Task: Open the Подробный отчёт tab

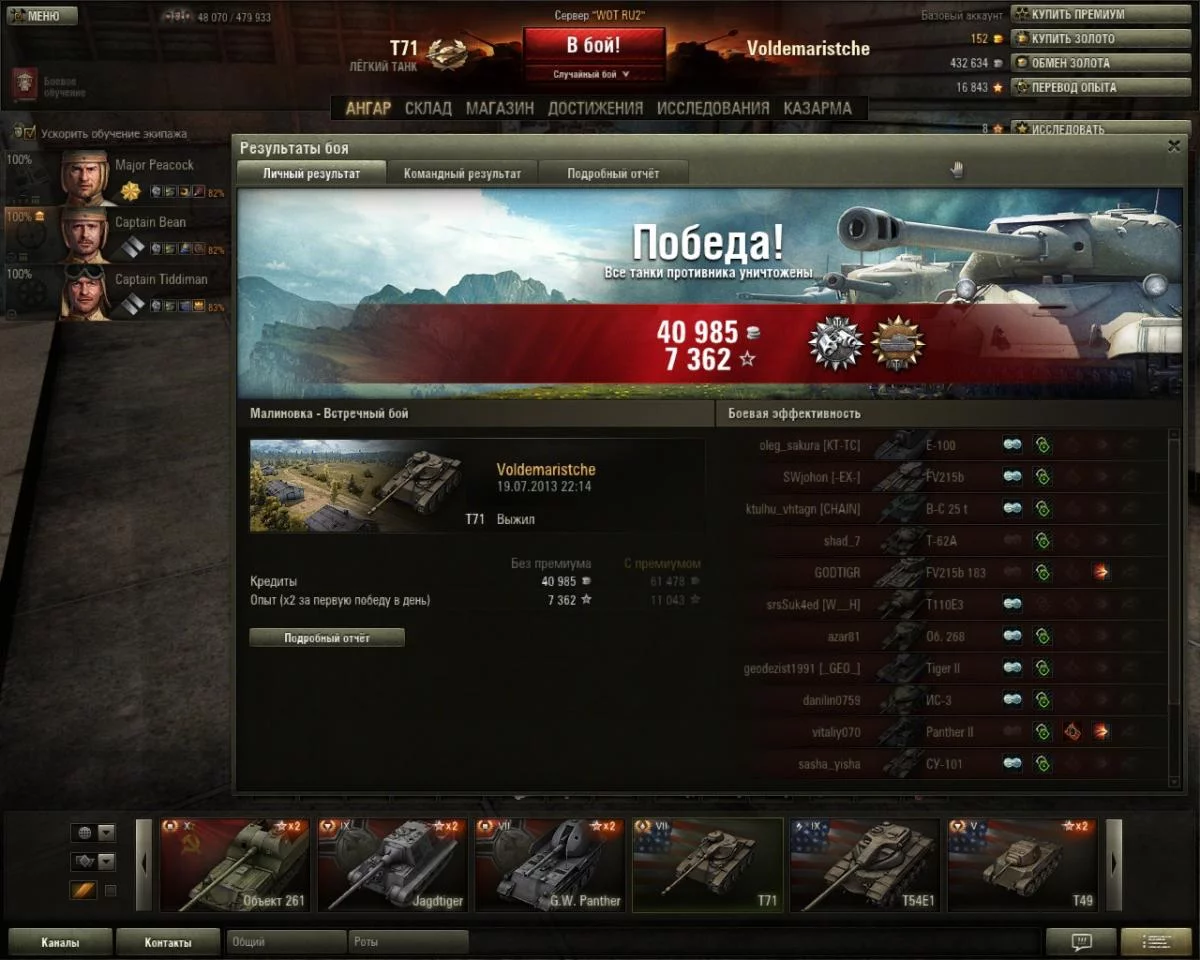Action: click(x=613, y=173)
